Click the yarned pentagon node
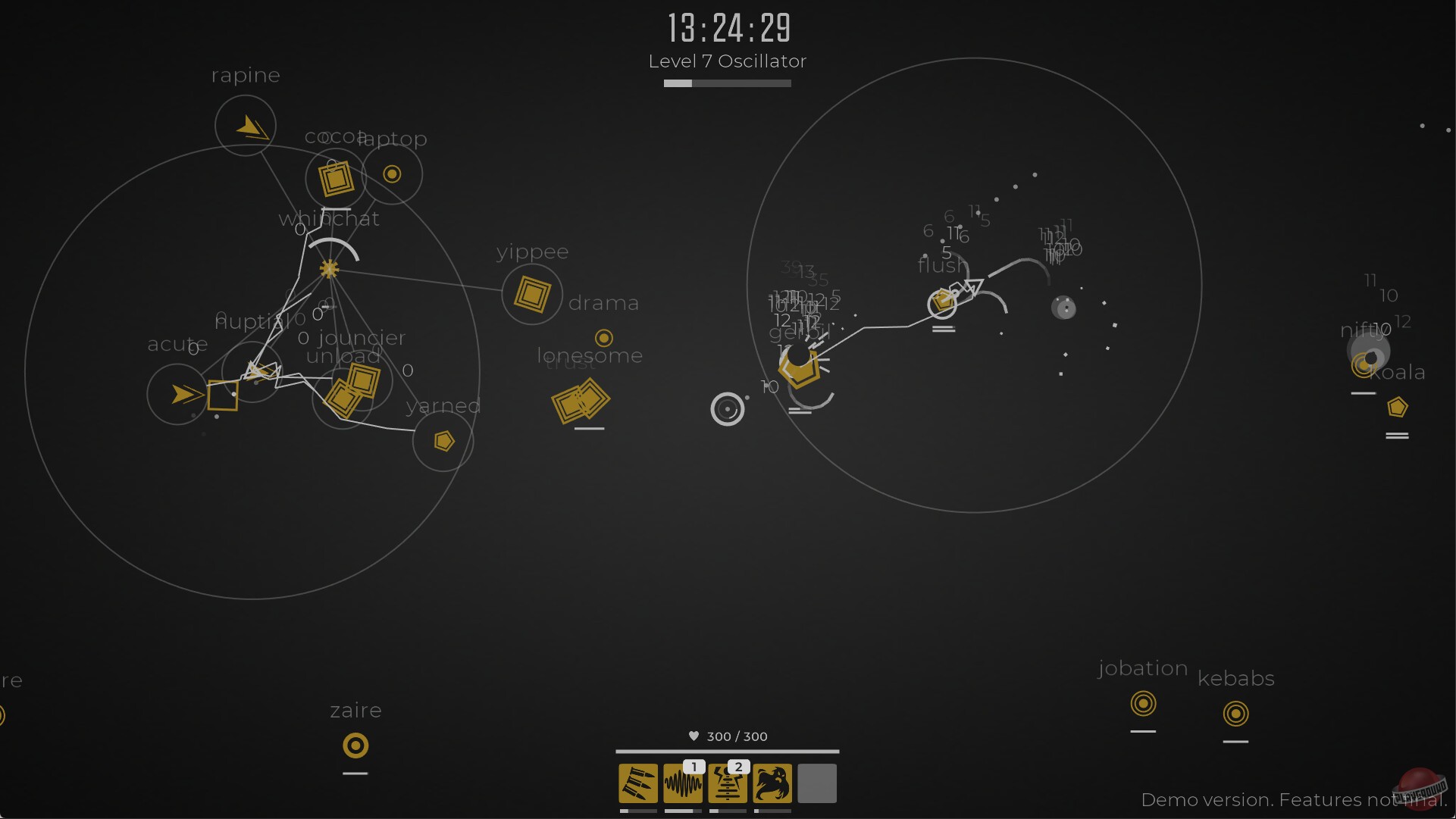The height and width of the screenshot is (819, 1456). 443,440
